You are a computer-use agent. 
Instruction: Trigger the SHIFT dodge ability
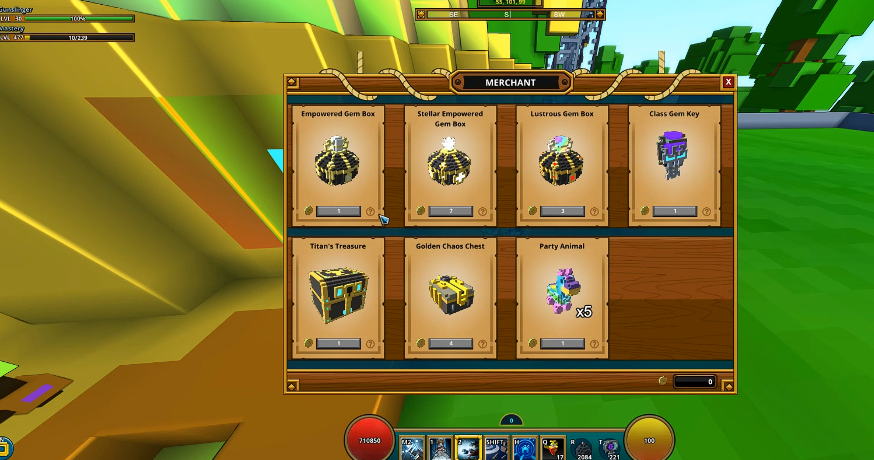(x=498, y=448)
